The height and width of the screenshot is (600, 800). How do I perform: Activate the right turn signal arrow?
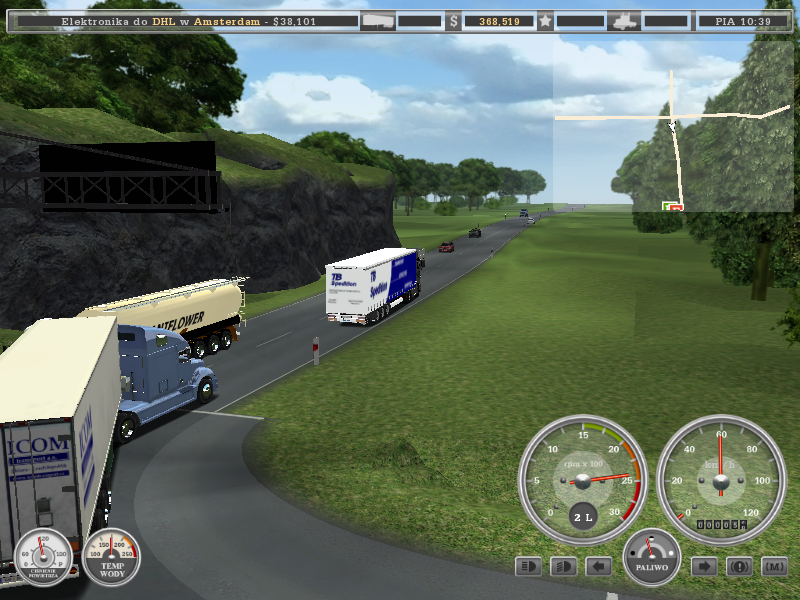point(704,567)
